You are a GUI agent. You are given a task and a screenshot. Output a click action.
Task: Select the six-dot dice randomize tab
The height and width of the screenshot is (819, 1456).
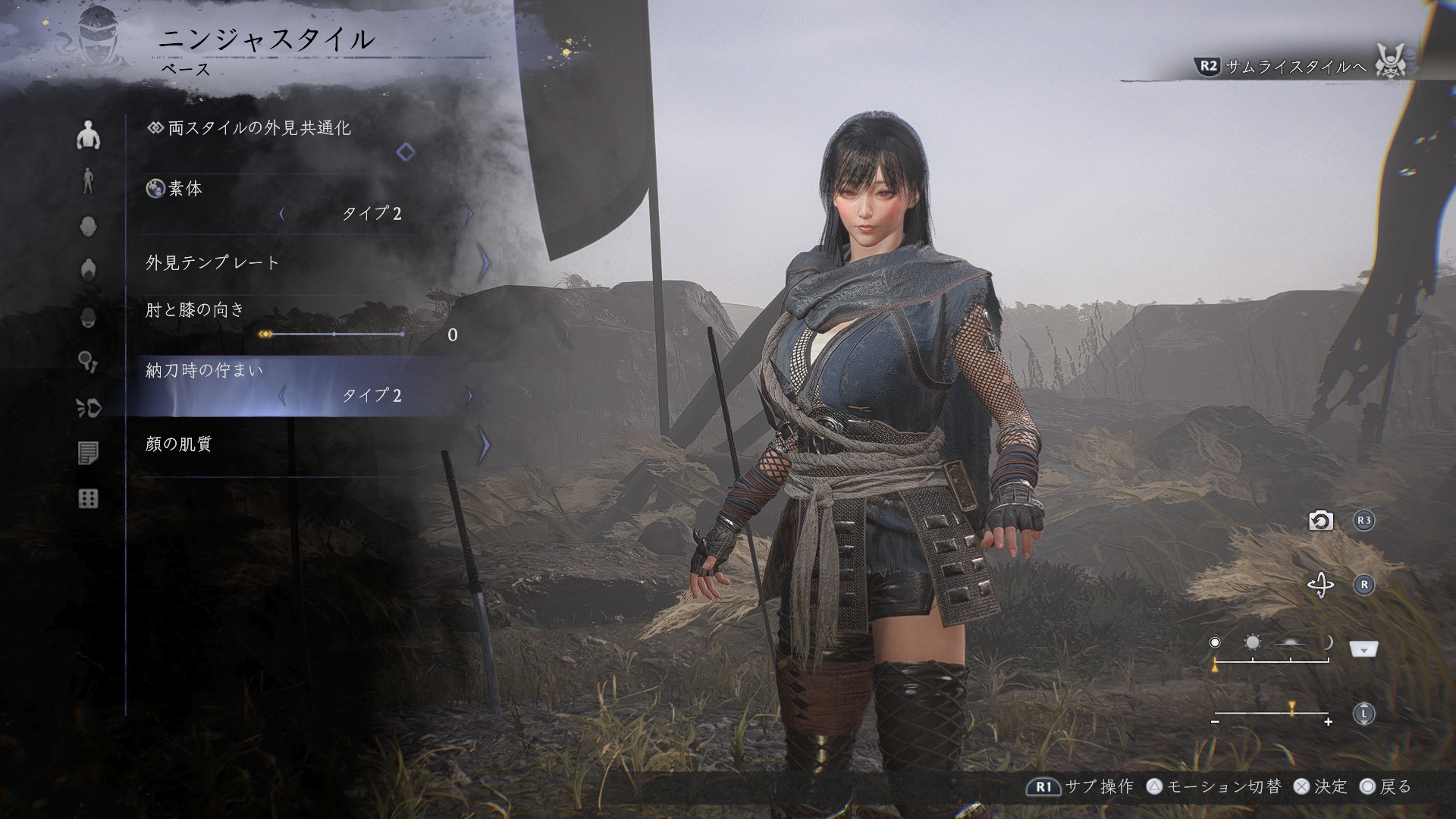[89, 499]
